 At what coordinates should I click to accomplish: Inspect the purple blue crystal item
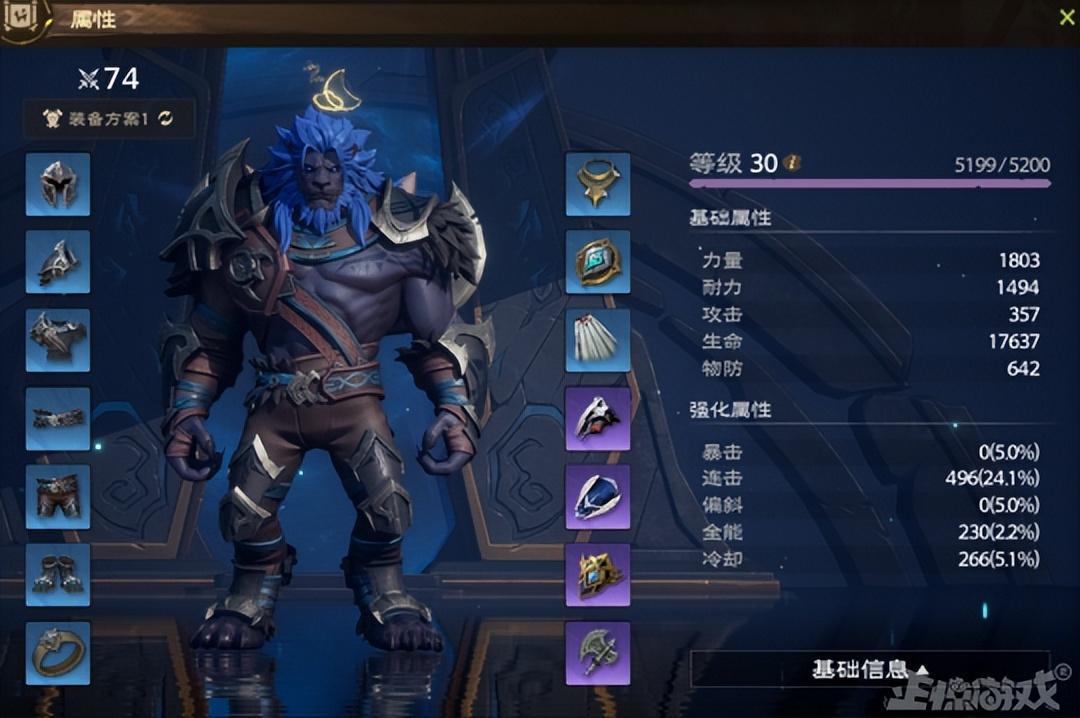598,496
